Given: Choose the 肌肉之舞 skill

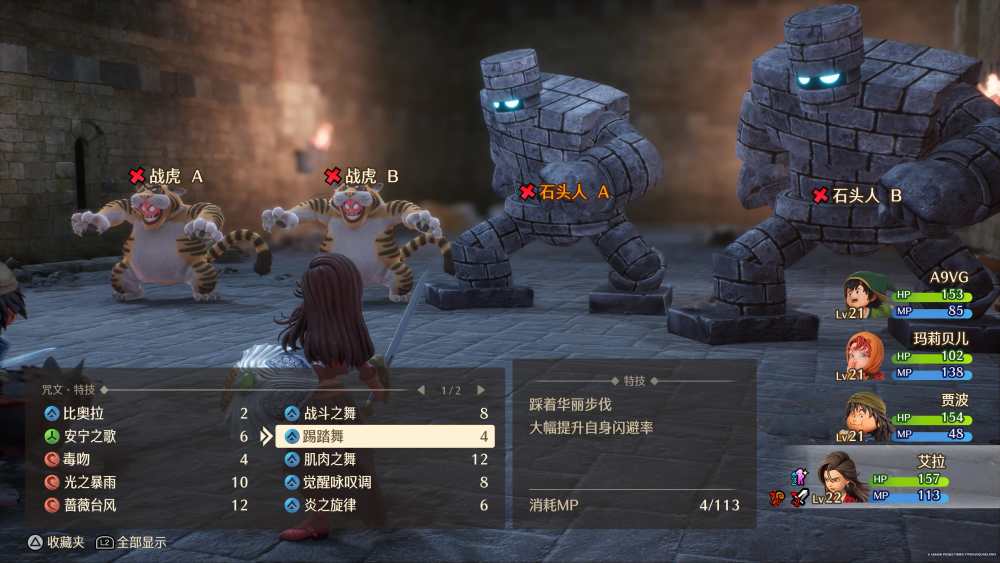Looking at the screenshot, I should pos(384,460).
